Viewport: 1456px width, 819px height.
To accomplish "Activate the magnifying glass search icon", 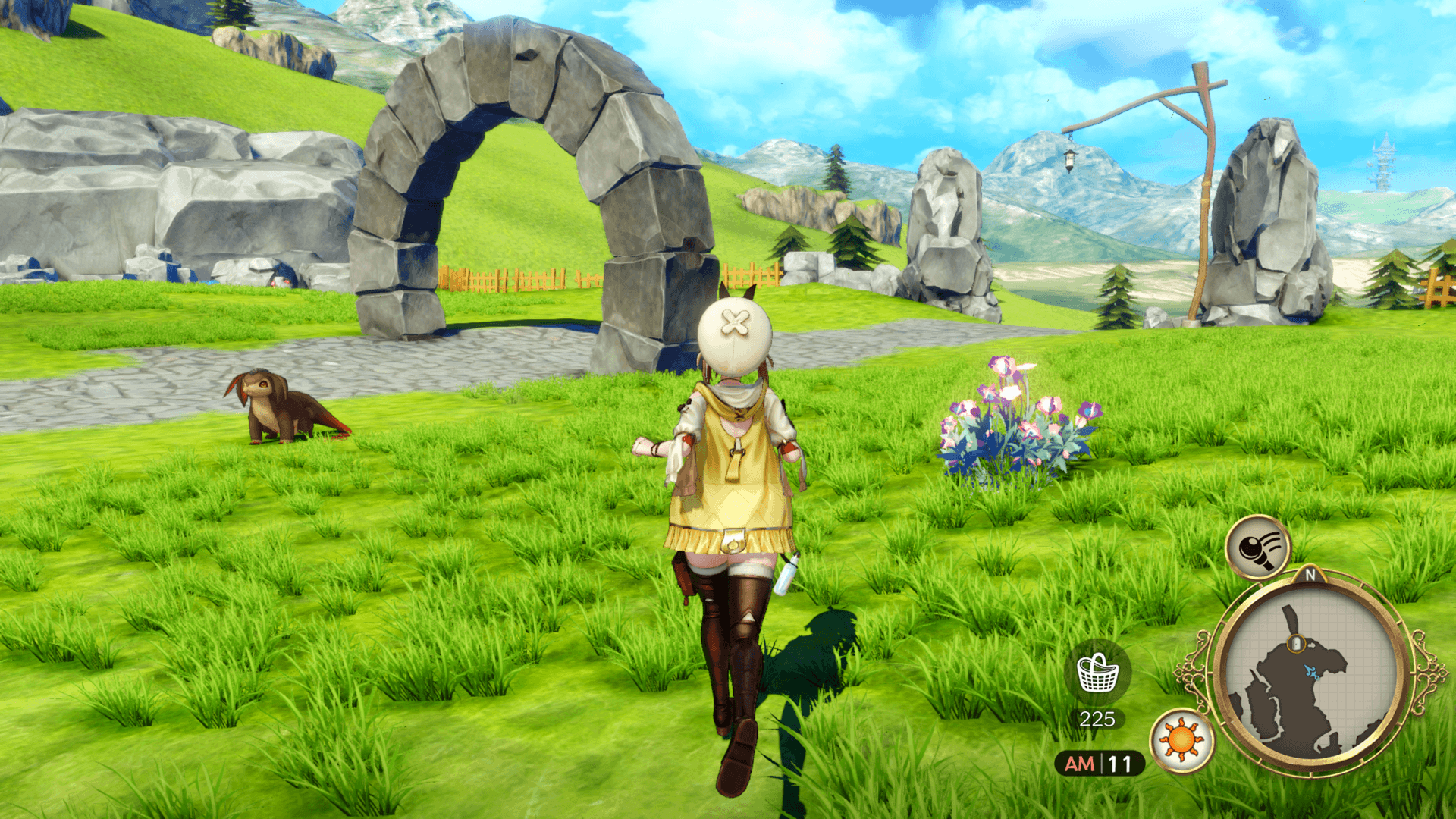I will 1257,547.
